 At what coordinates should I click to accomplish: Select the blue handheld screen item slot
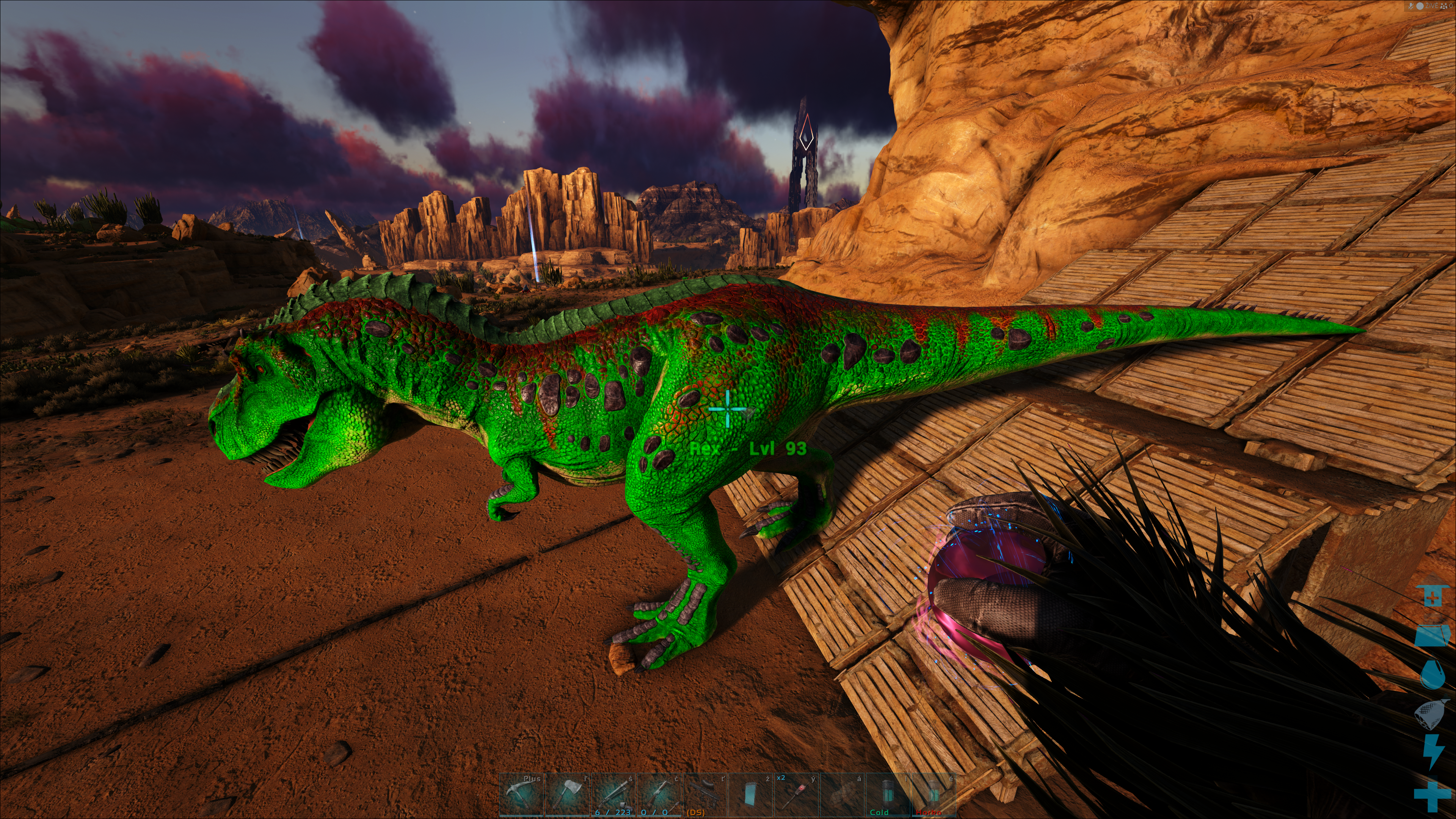tap(751, 794)
